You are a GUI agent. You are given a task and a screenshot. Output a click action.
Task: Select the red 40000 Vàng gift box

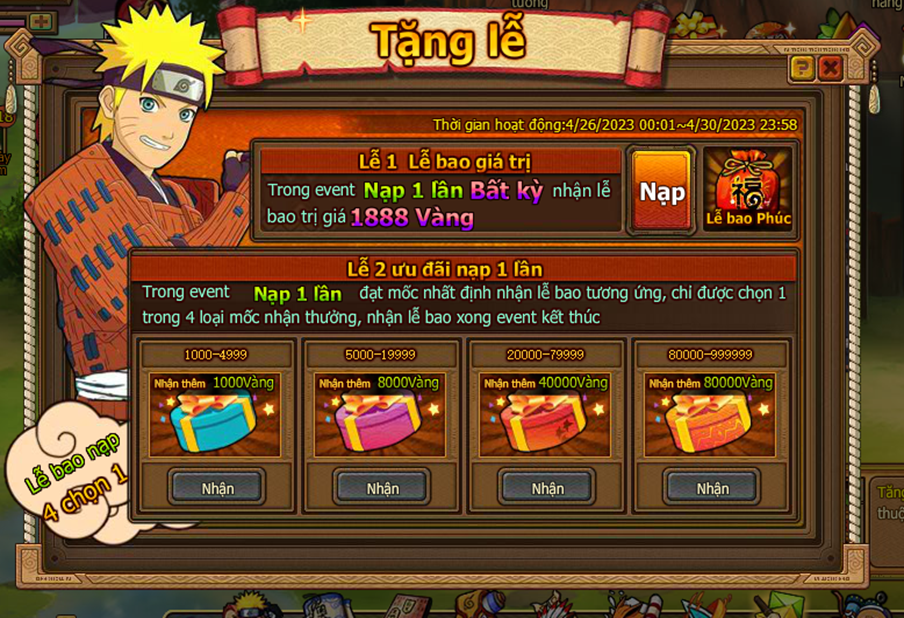click(x=546, y=422)
